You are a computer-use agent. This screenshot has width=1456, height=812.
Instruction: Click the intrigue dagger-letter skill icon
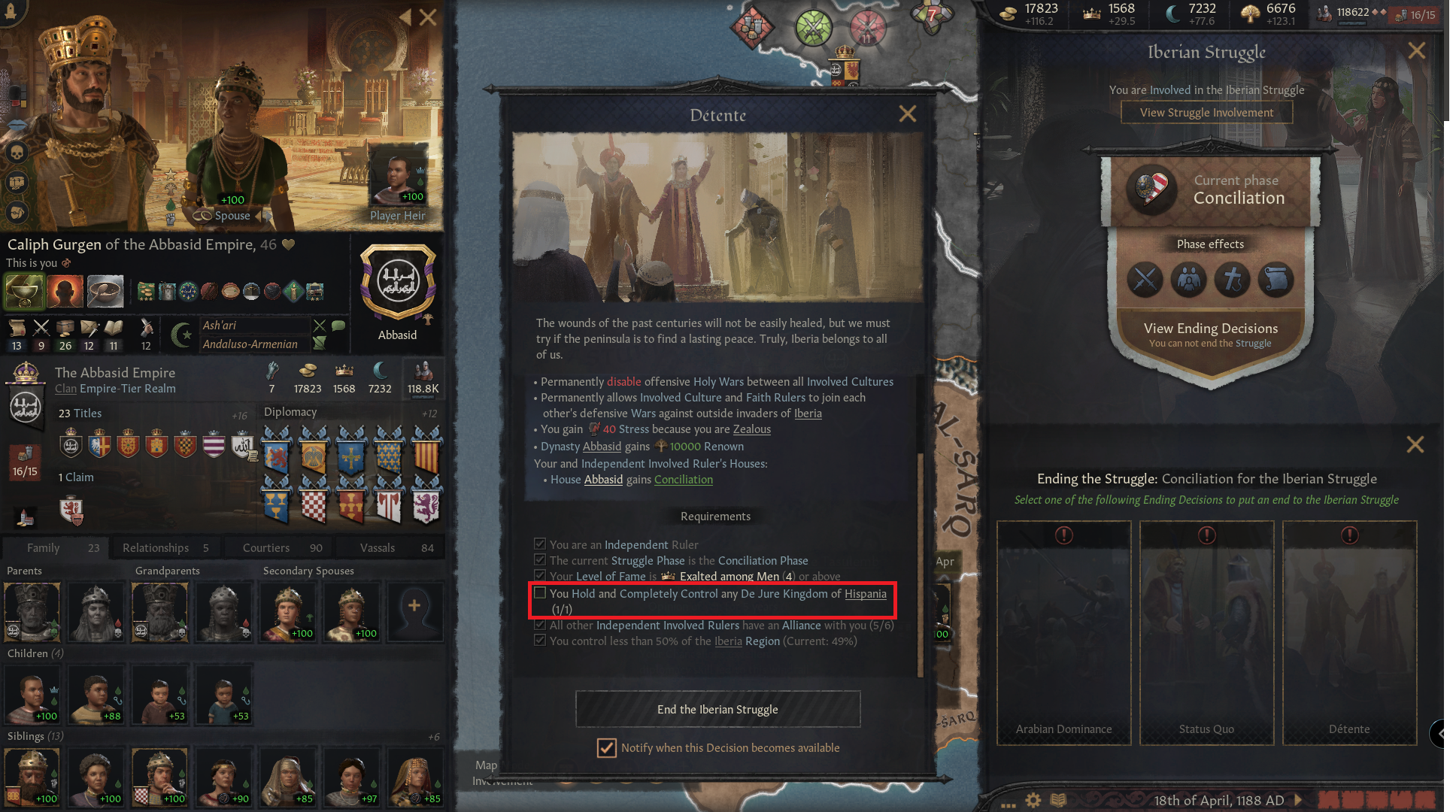[89, 329]
